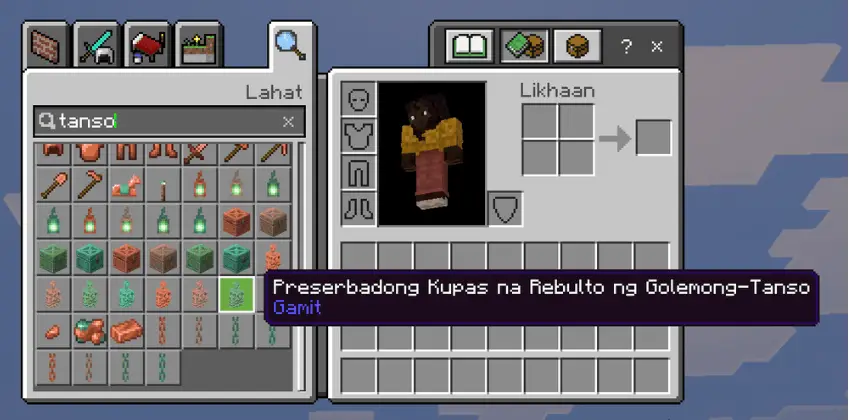
Task: Select the leggings armor slot
Action: coord(358,173)
